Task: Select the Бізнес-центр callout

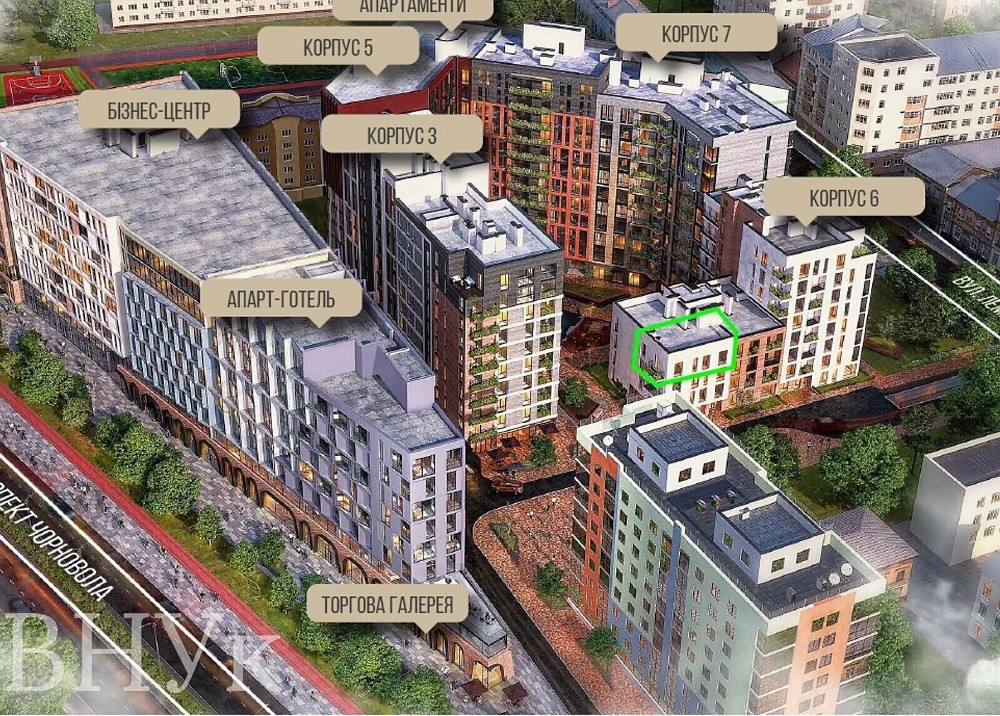Action: click(159, 109)
